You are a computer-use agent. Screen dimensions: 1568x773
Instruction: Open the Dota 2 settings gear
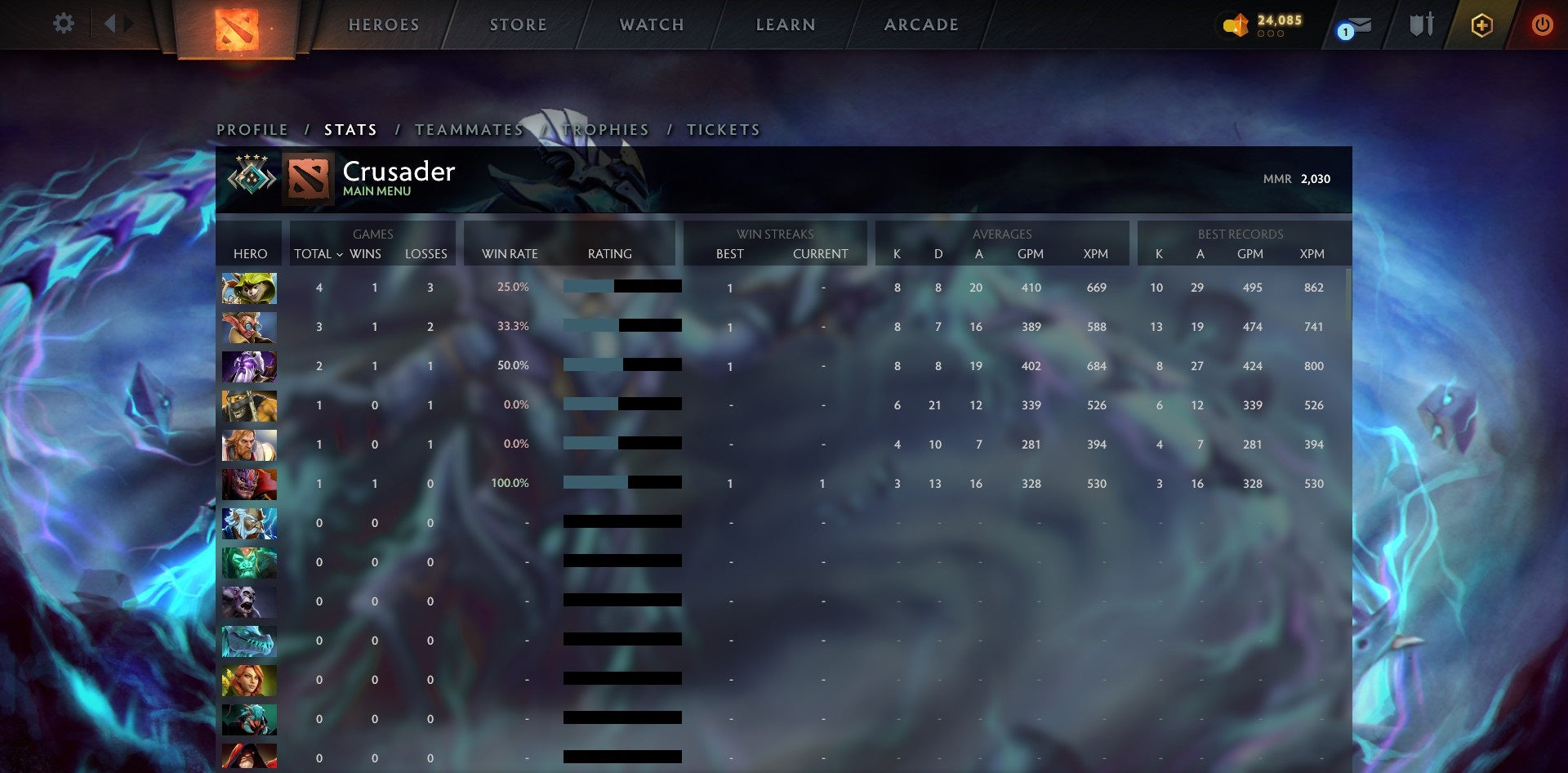click(x=64, y=24)
